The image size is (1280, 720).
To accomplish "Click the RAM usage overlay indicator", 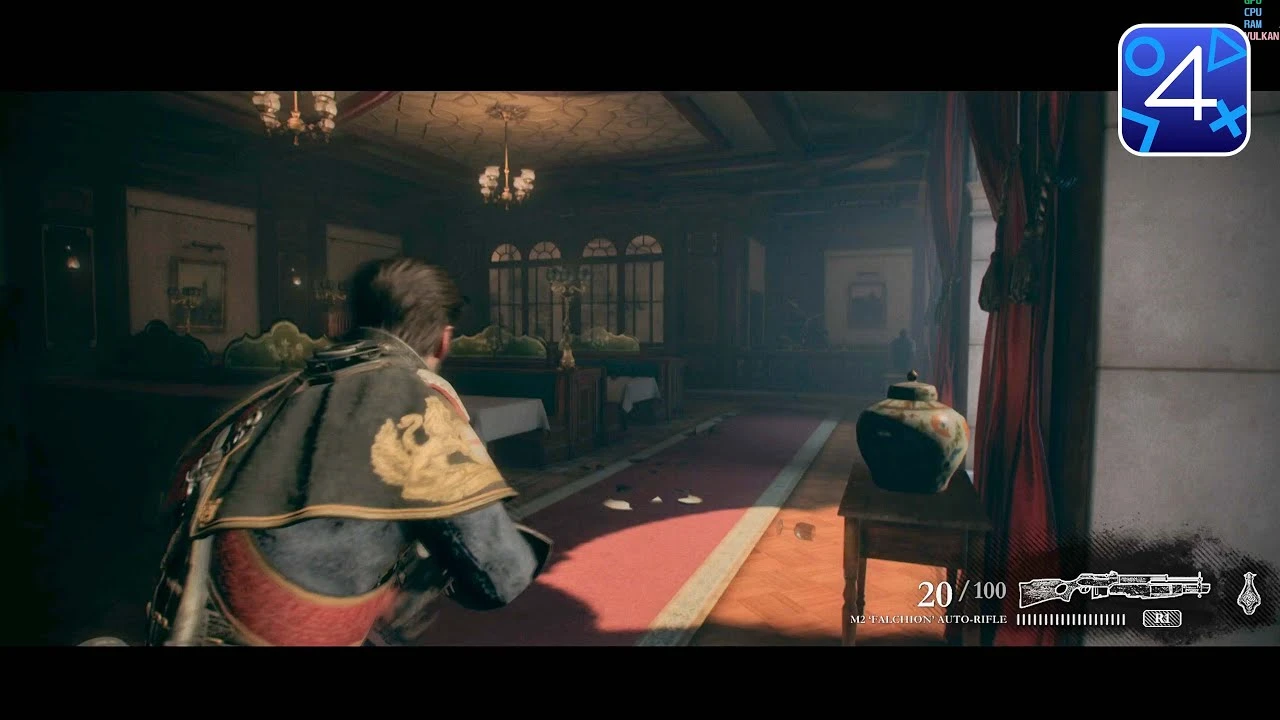I will (x=1253, y=25).
